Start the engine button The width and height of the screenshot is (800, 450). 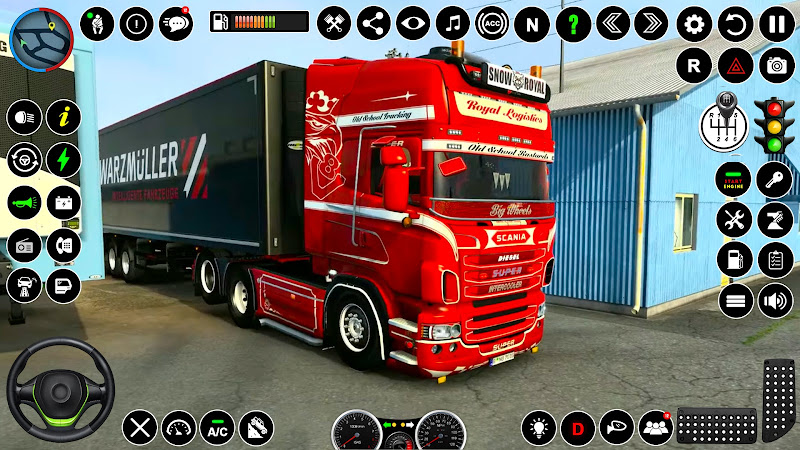click(x=733, y=181)
